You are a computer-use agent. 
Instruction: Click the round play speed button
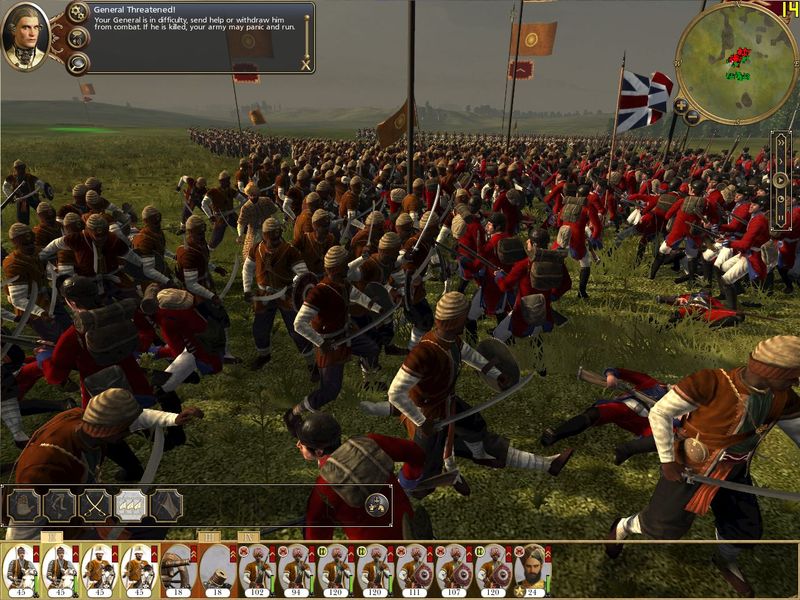point(781,180)
